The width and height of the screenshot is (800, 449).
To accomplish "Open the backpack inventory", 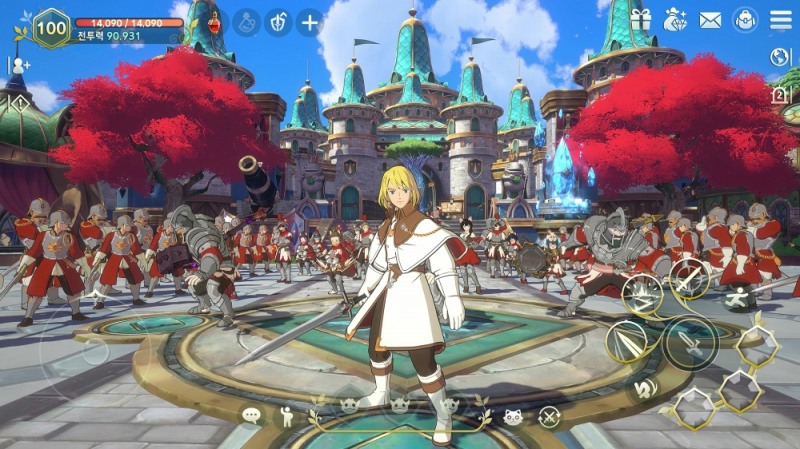I will [x=745, y=19].
